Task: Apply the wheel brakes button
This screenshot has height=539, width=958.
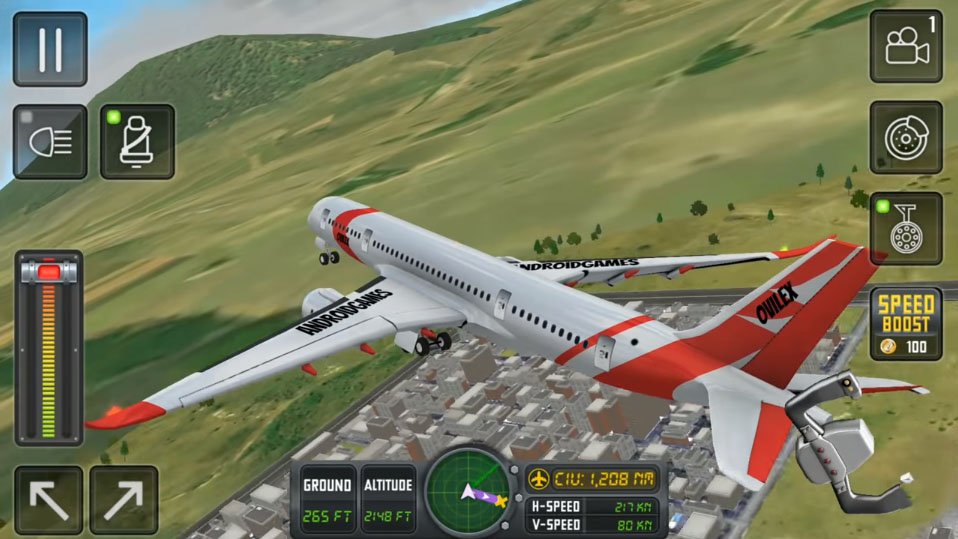Action: point(905,137)
